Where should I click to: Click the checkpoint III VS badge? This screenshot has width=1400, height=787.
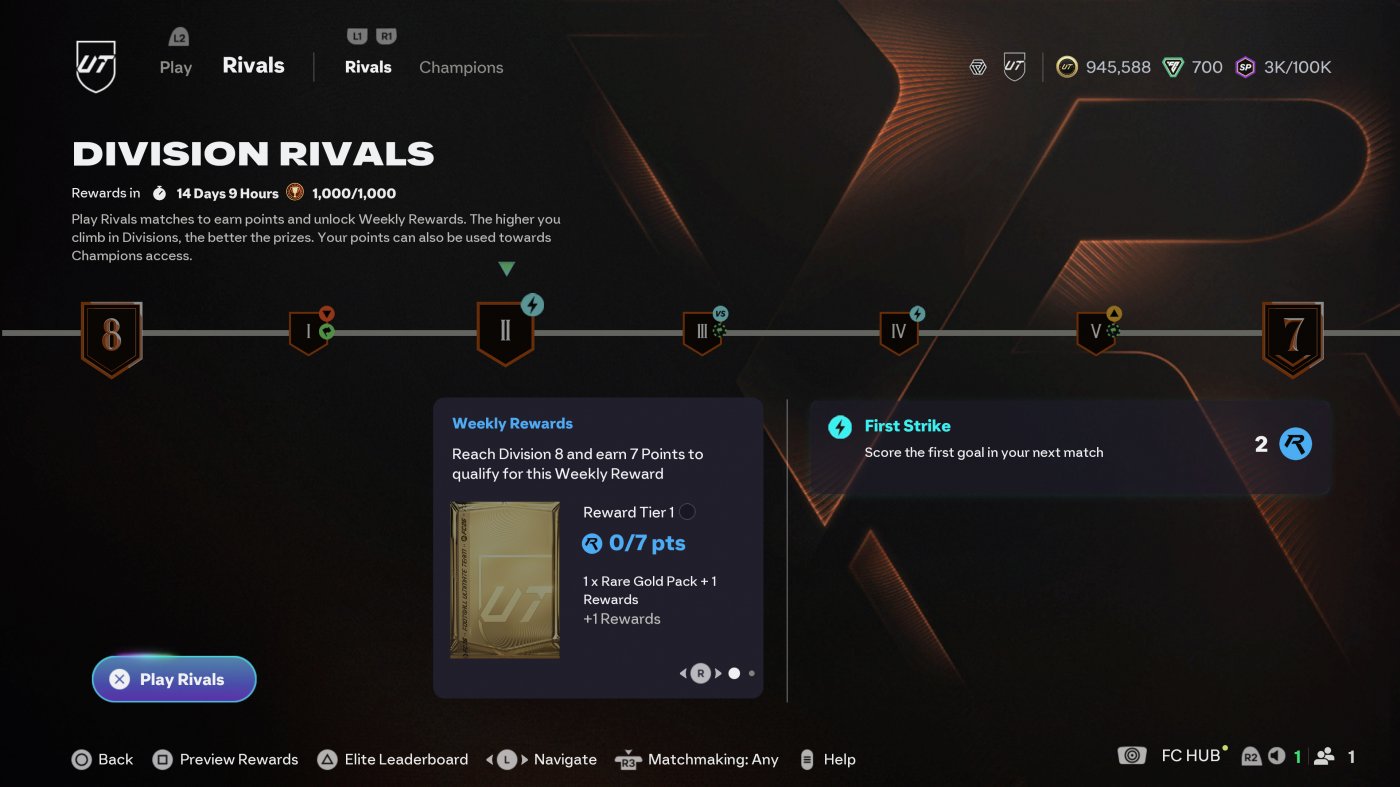(703, 330)
